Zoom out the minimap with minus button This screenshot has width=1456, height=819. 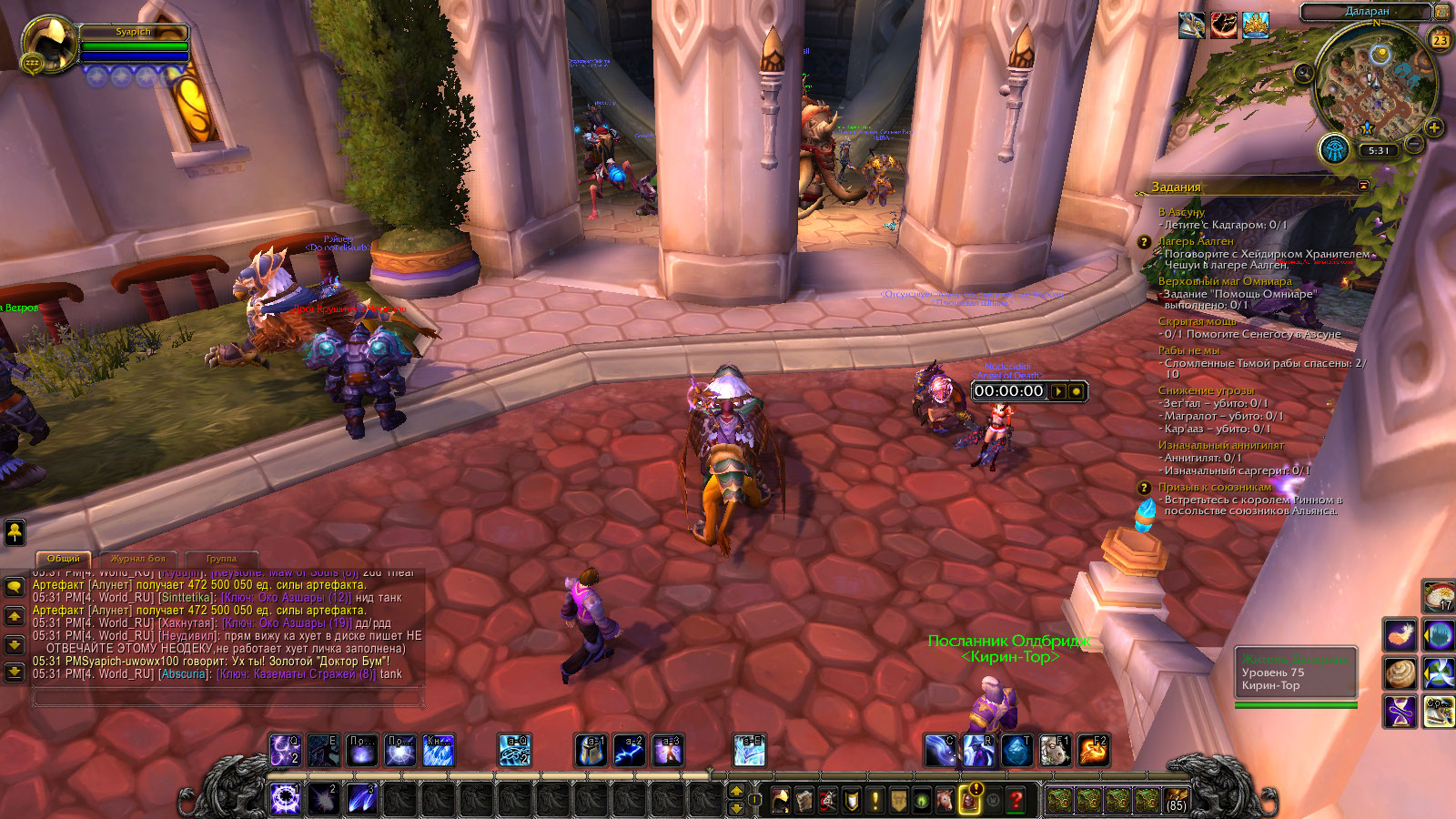(x=1413, y=144)
